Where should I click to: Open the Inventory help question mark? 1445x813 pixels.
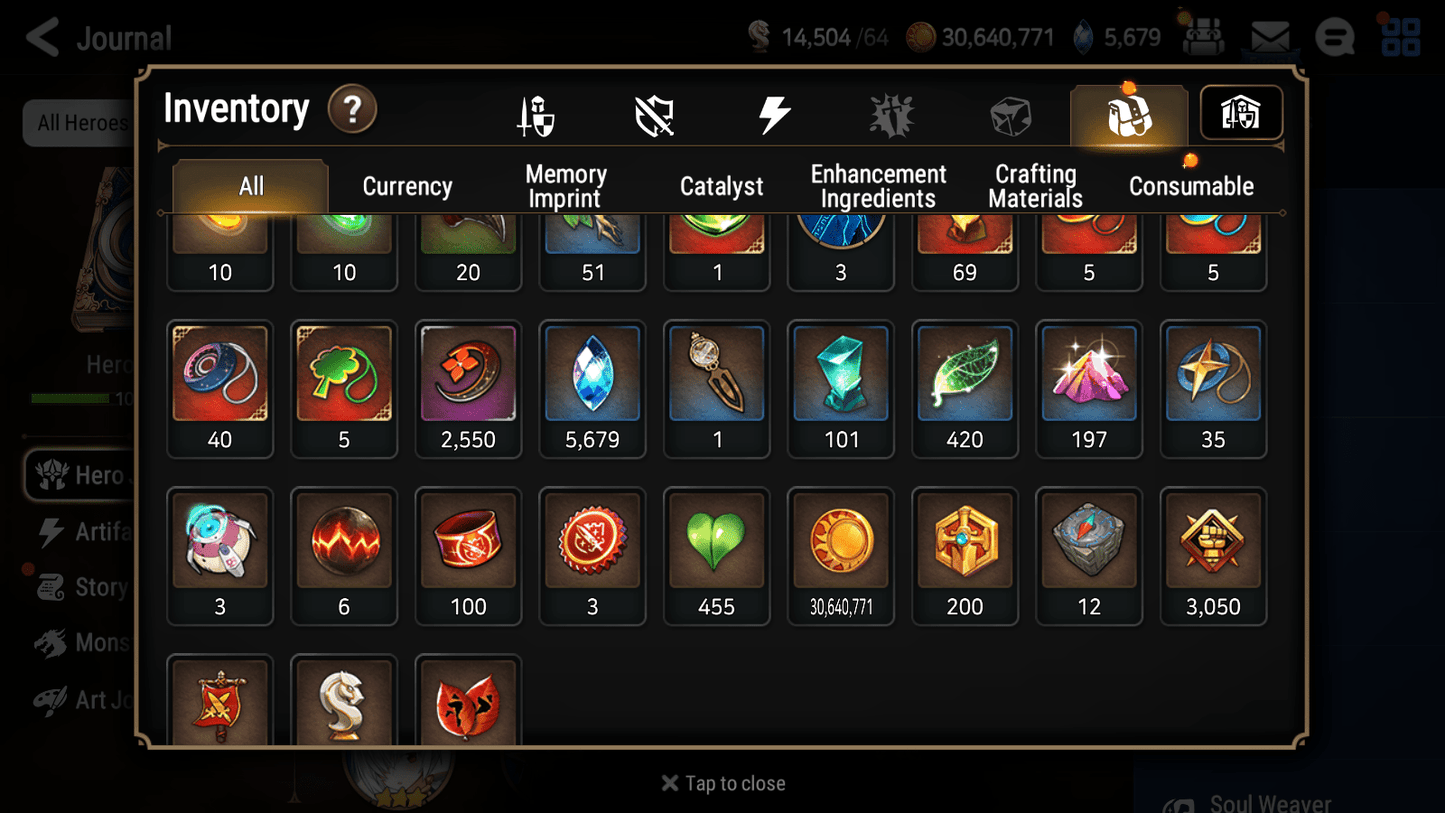[352, 110]
